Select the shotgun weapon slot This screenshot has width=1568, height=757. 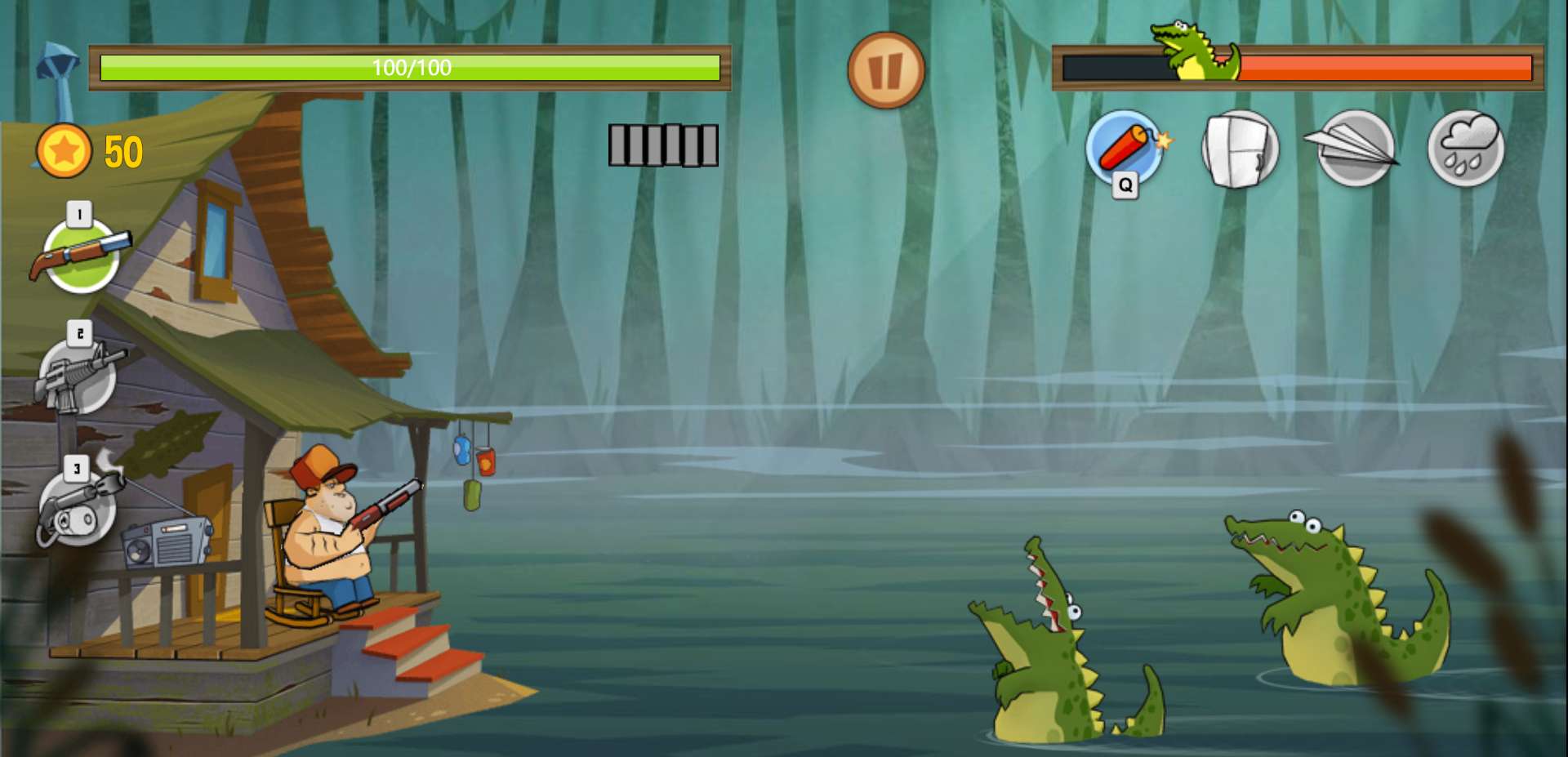pyautogui.click(x=81, y=255)
